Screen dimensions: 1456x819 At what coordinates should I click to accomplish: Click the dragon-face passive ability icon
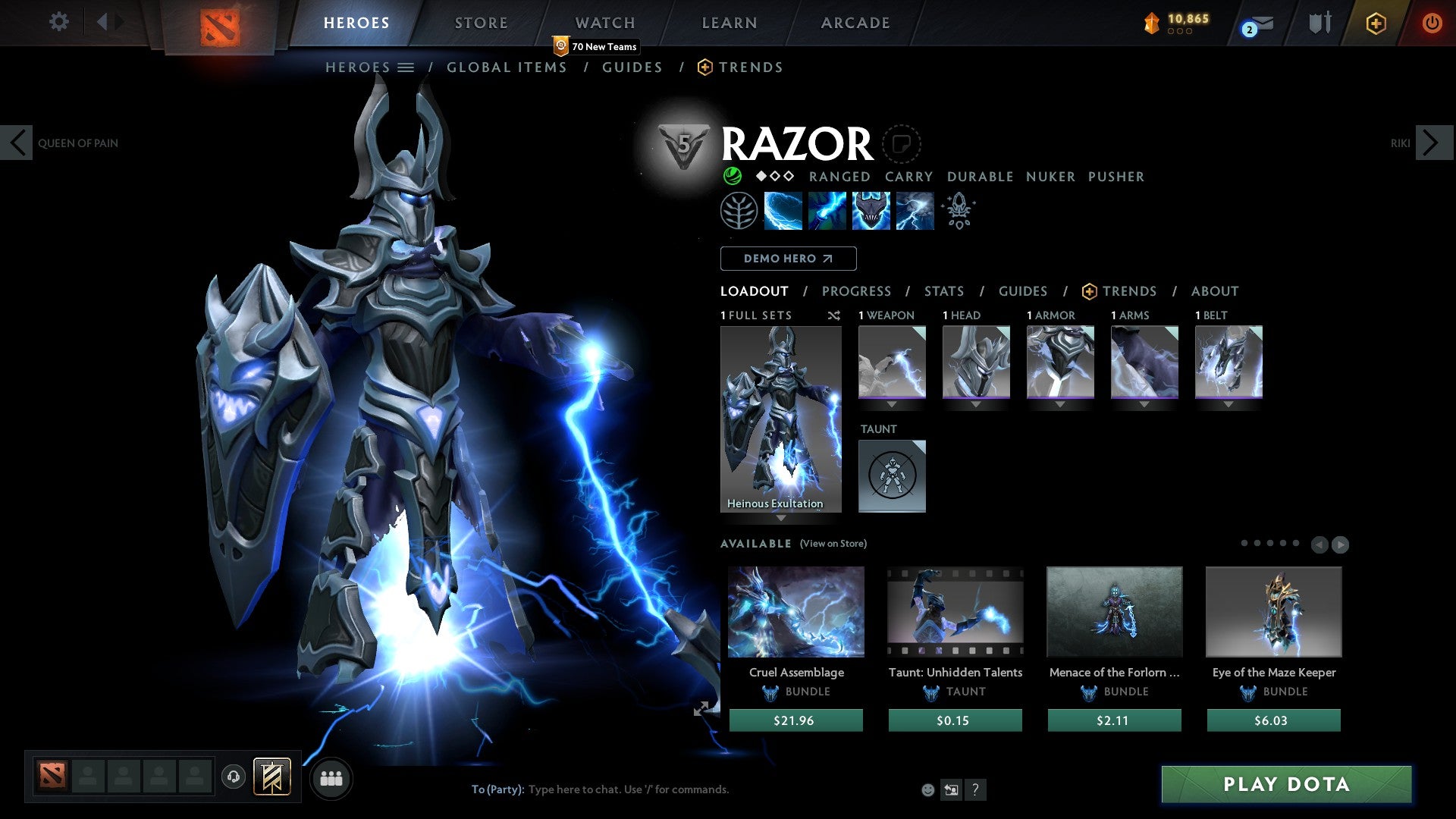point(871,210)
